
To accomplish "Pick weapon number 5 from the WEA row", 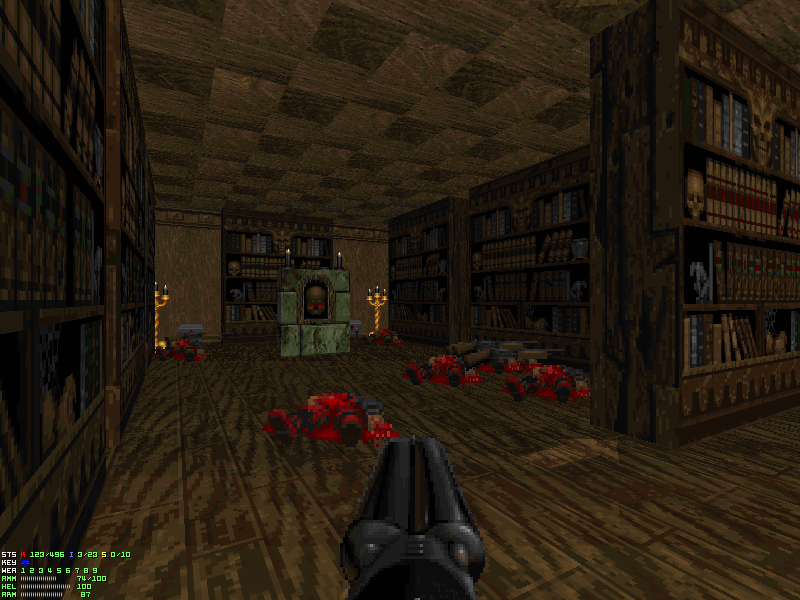I will 59,570.
